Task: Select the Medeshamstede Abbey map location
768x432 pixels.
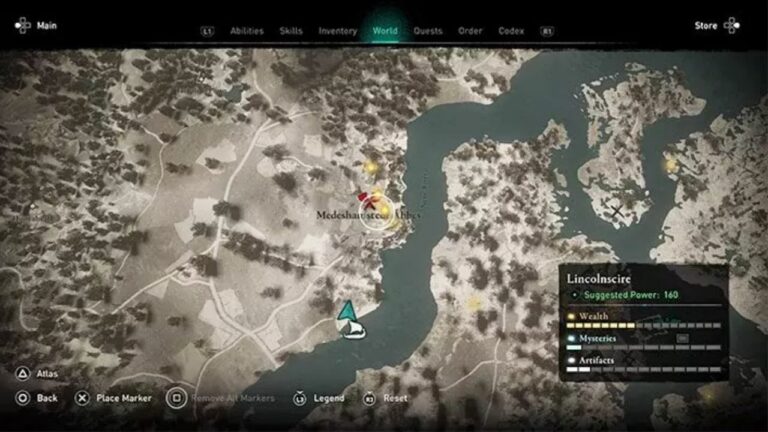Action: 376,212
